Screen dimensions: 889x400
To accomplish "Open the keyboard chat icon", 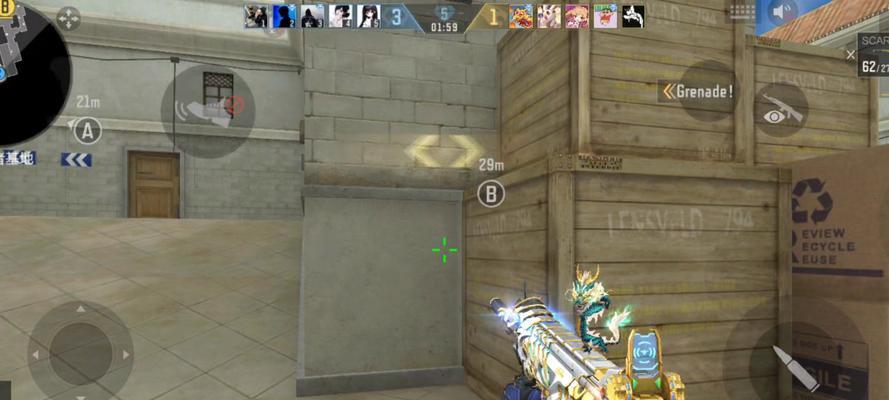I will [x=743, y=13].
